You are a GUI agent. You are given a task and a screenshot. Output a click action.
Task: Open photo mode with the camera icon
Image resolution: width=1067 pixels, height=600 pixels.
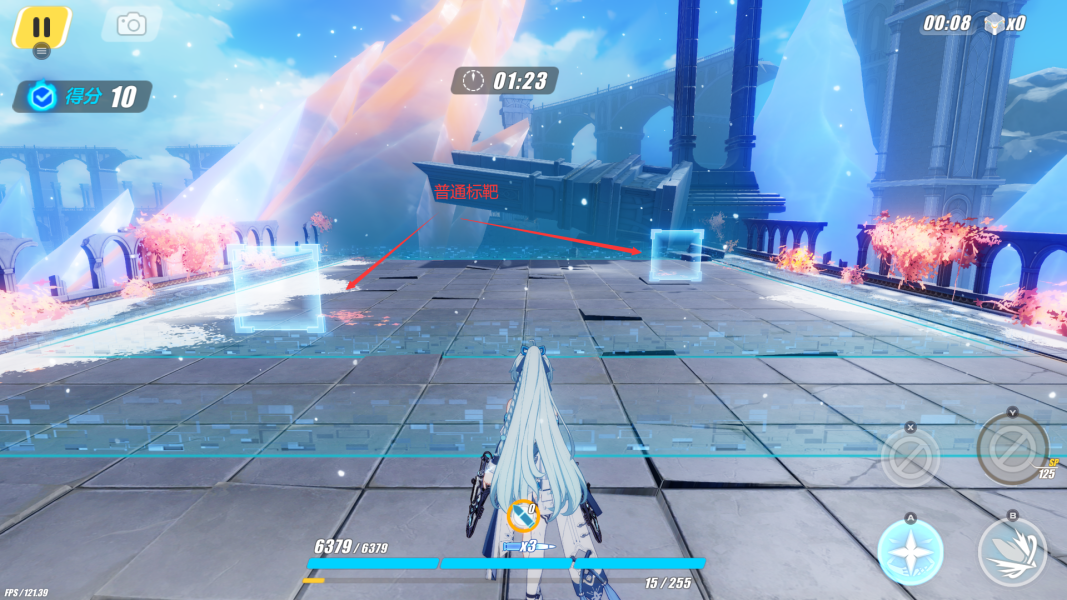point(131,25)
